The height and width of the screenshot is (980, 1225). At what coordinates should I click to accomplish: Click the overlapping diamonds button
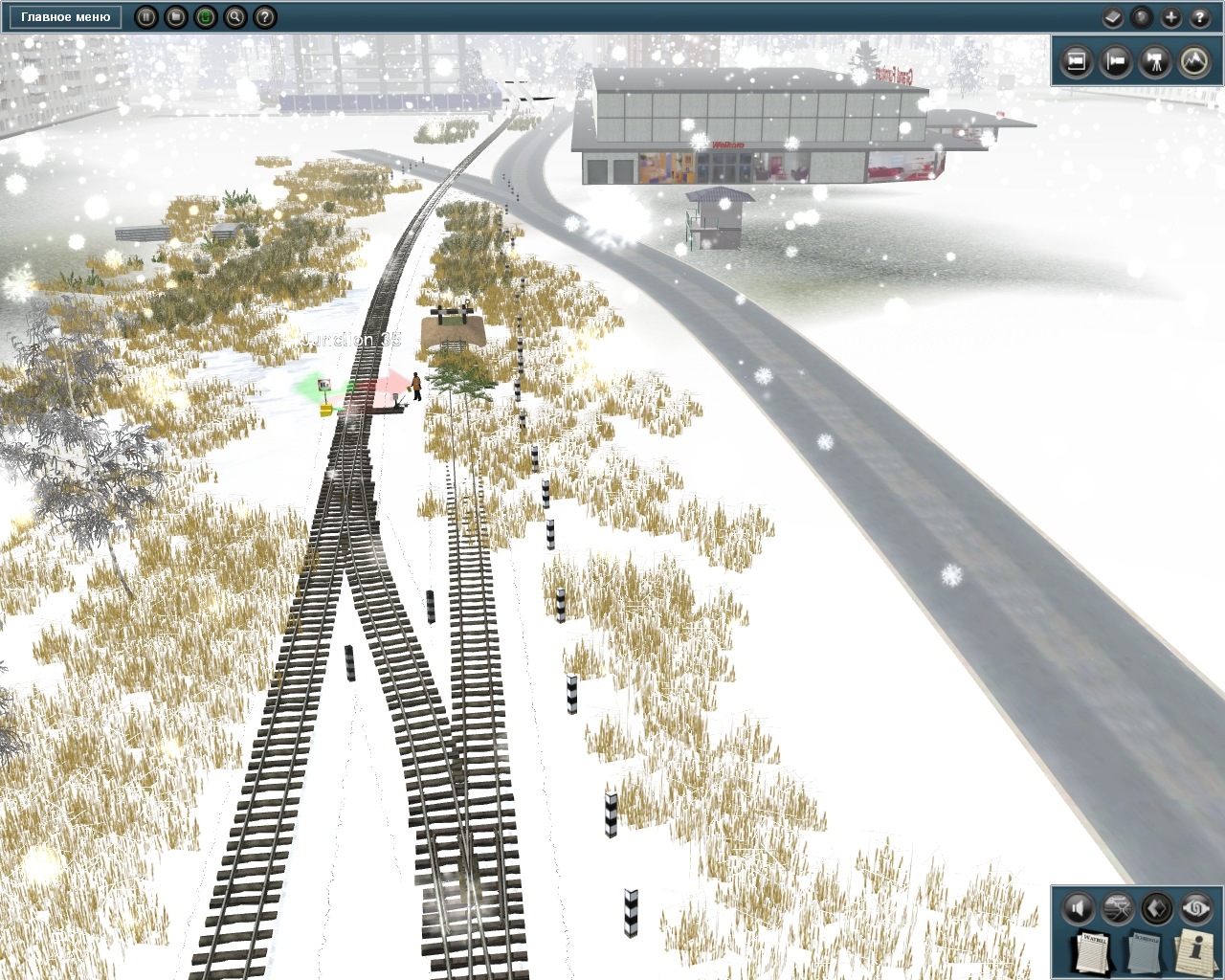(x=1156, y=907)
